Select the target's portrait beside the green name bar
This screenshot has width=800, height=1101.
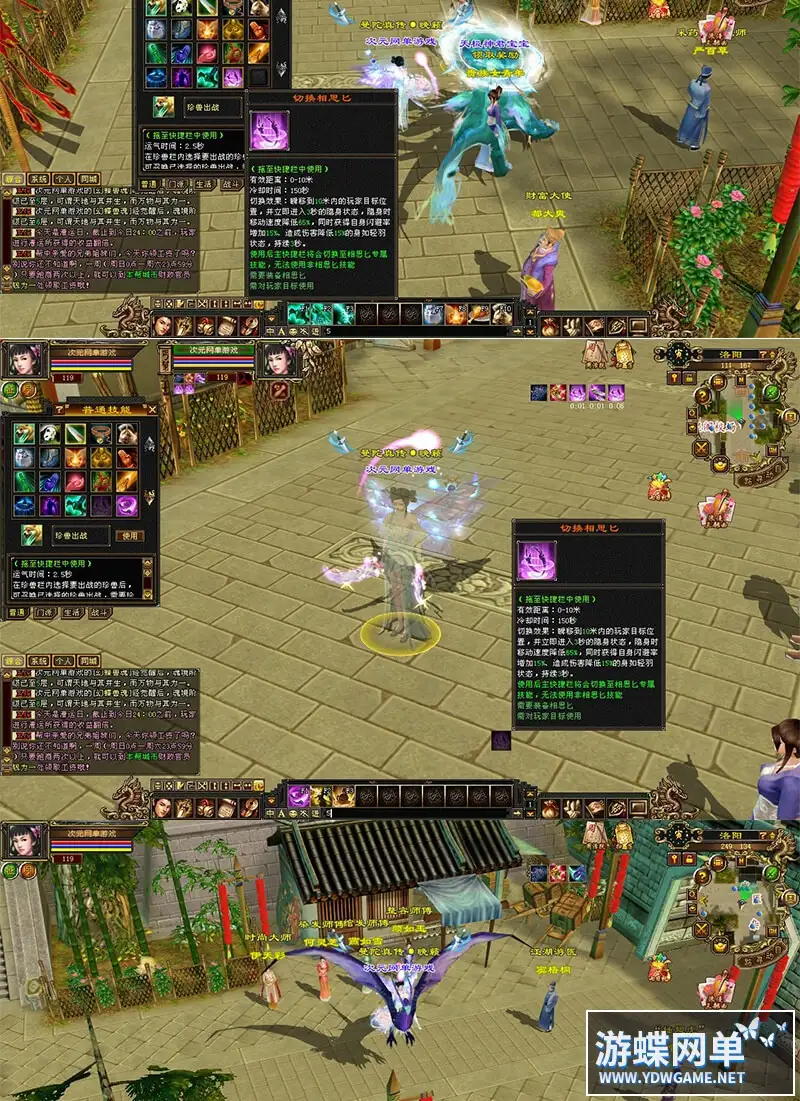[x=280, y=362]
